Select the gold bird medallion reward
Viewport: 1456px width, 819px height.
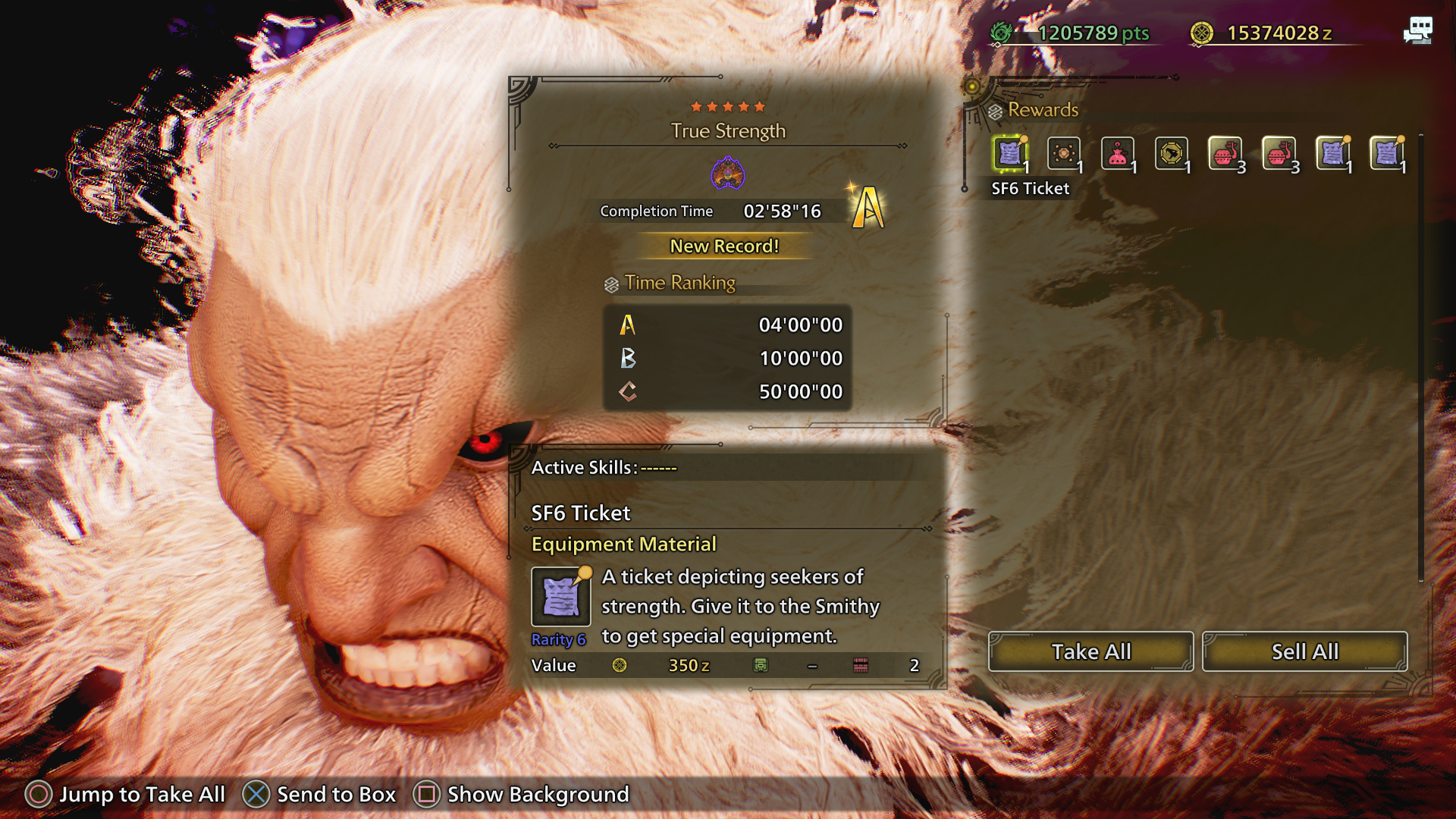[x=1171, y=154]
